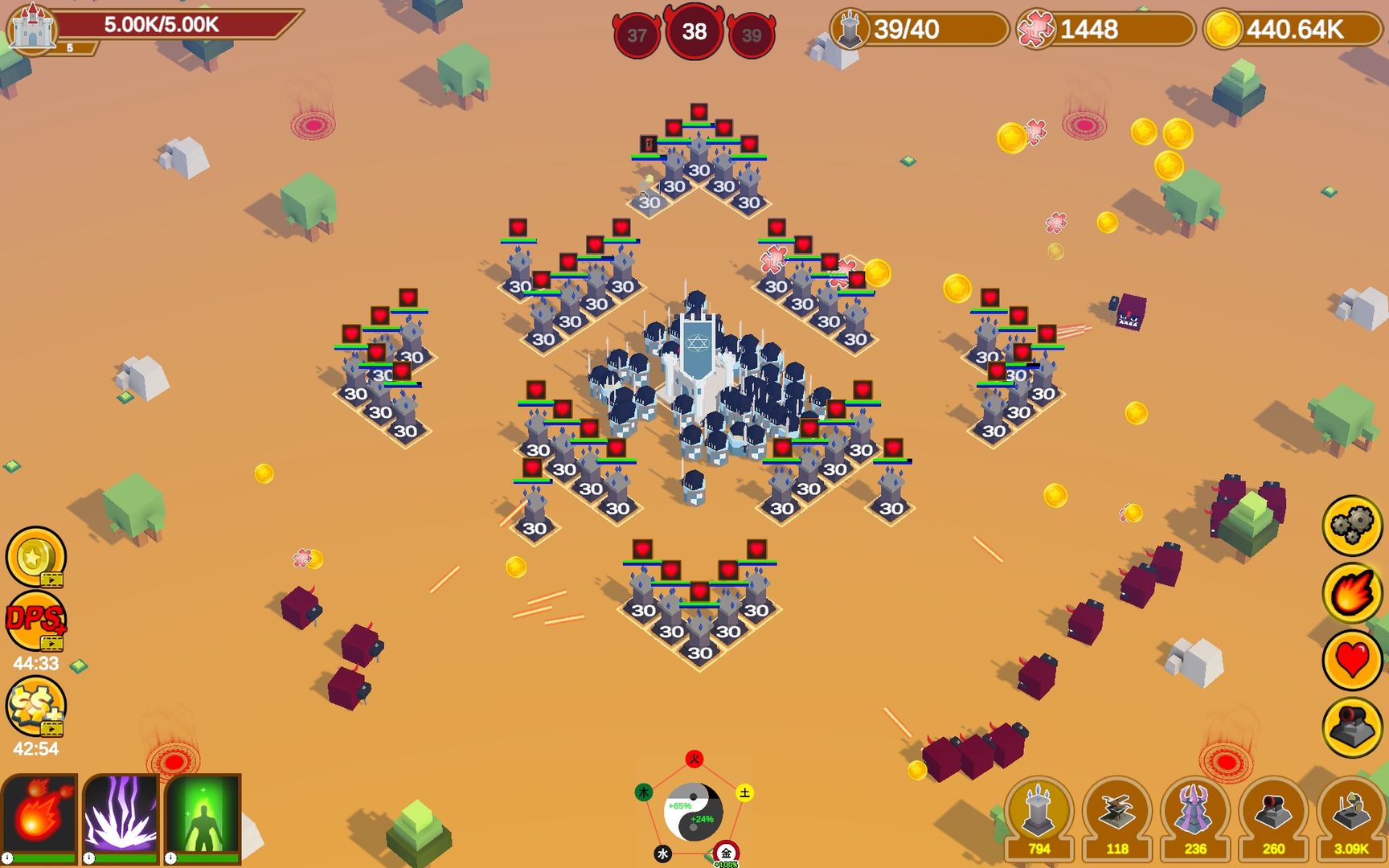Open the gears settings button
Viewport: 1389px width, 868px height.
pos(1352,526)
